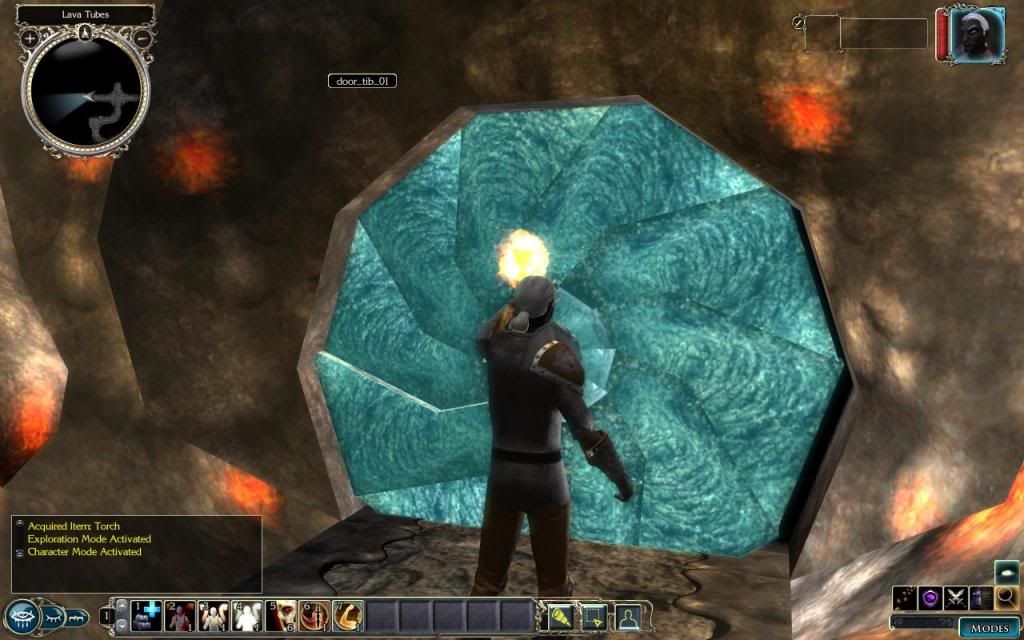Image resolution: width=1024 pixels, height=640 pixels.
Task: Activate the purple shield mode icon
Action: pos(932,598)
